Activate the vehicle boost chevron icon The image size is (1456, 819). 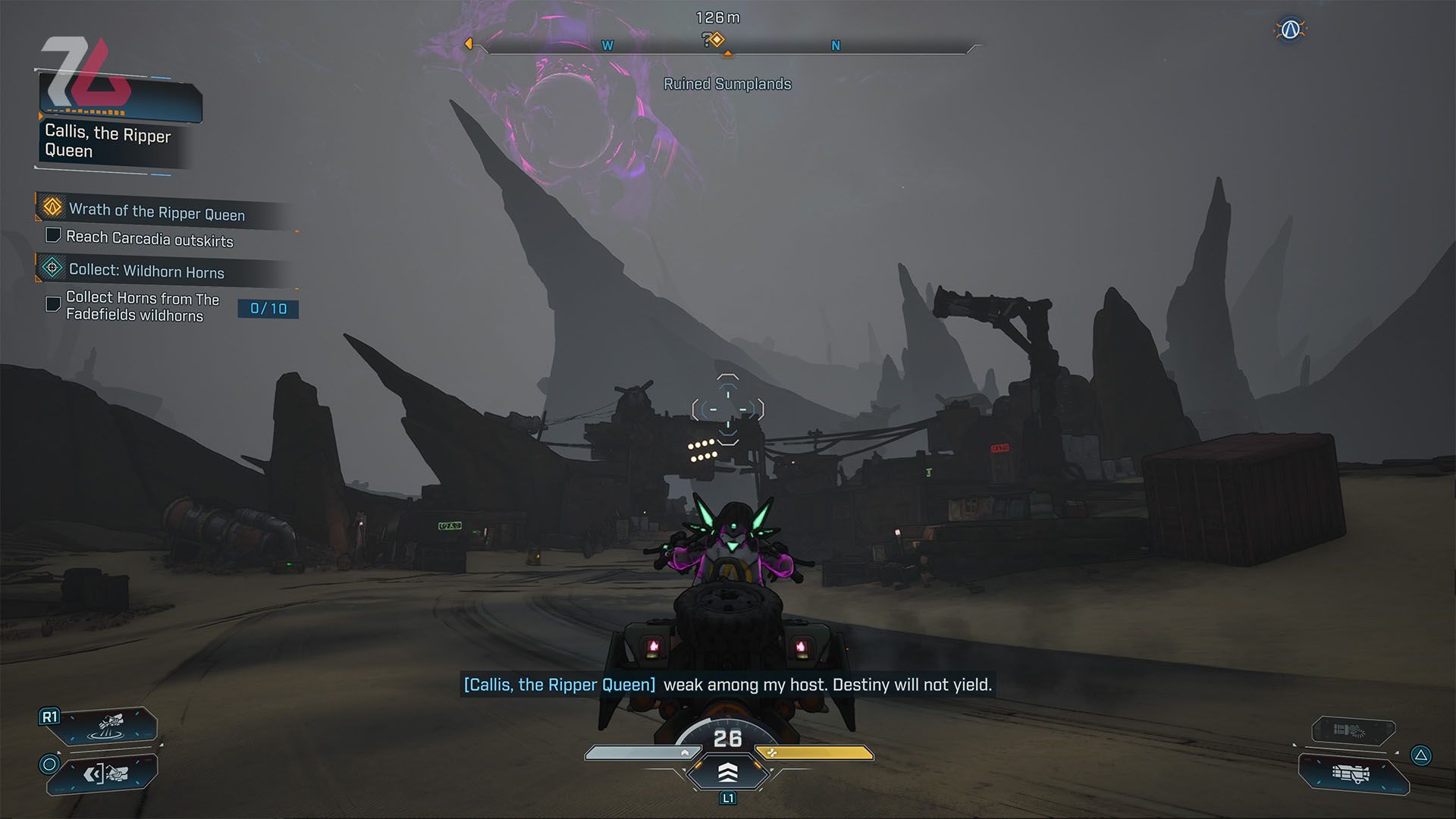pyautogui.click(x=727, y=773)
